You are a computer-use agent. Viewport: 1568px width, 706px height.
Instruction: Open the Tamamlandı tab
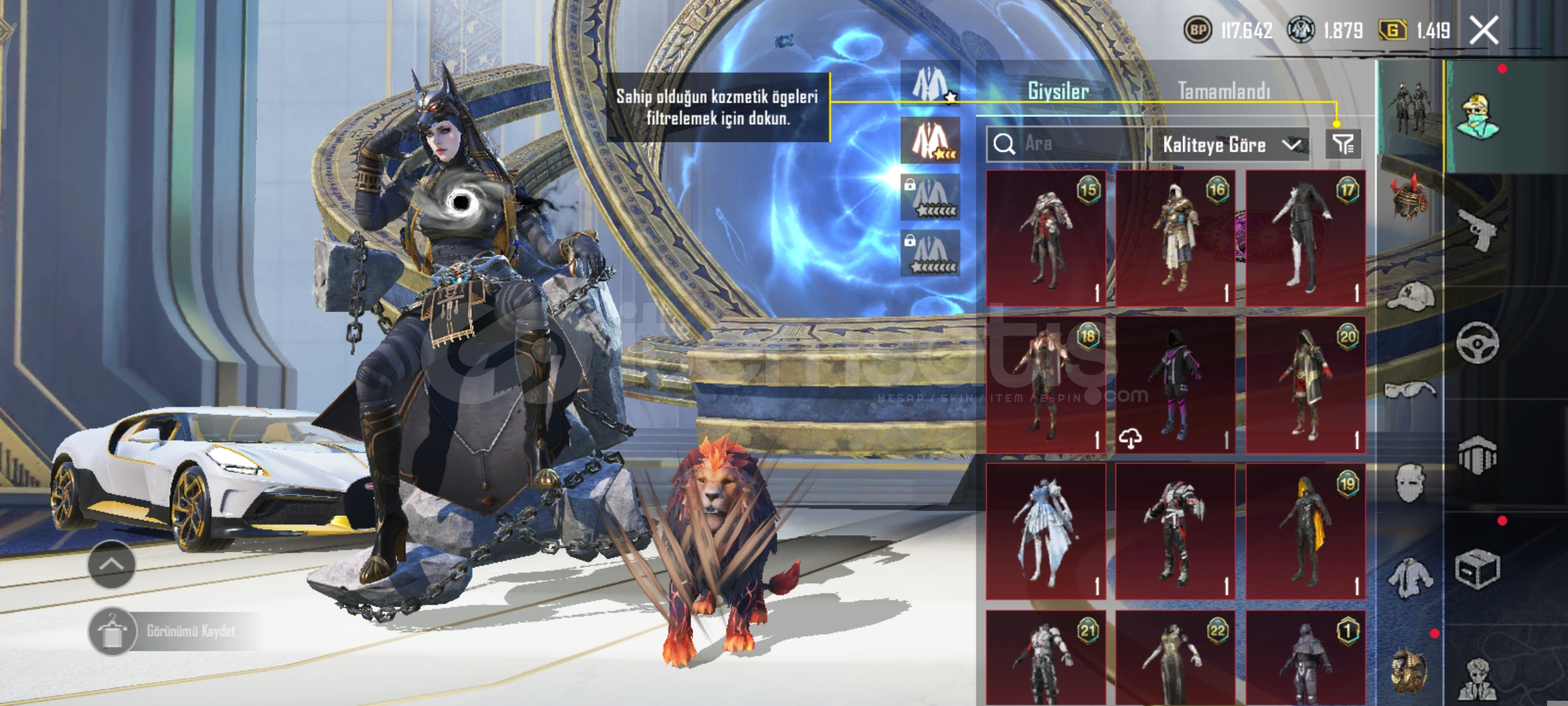click(1224, 91)
